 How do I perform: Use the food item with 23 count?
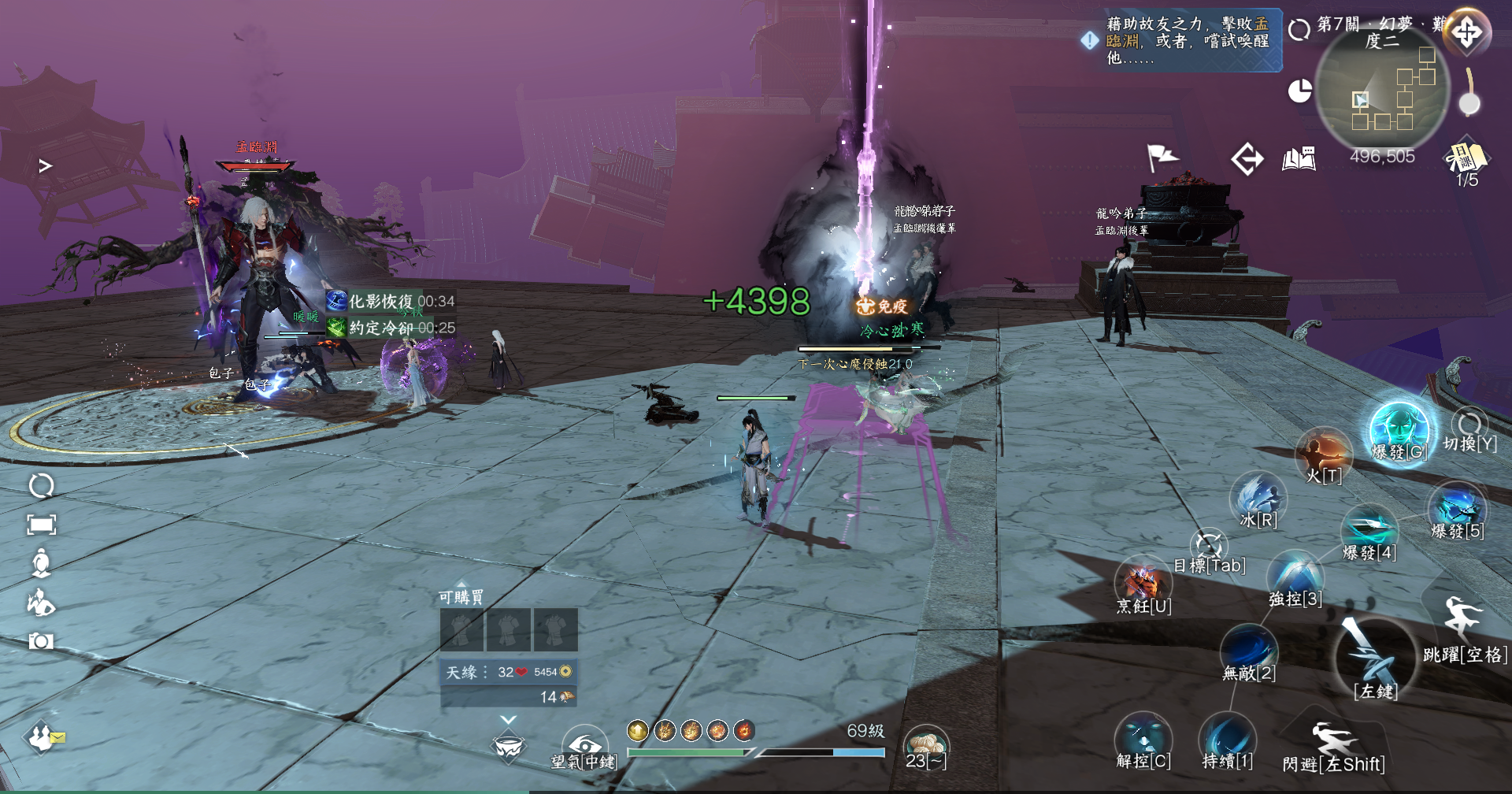pyautogui.click(x=926, y=746)
